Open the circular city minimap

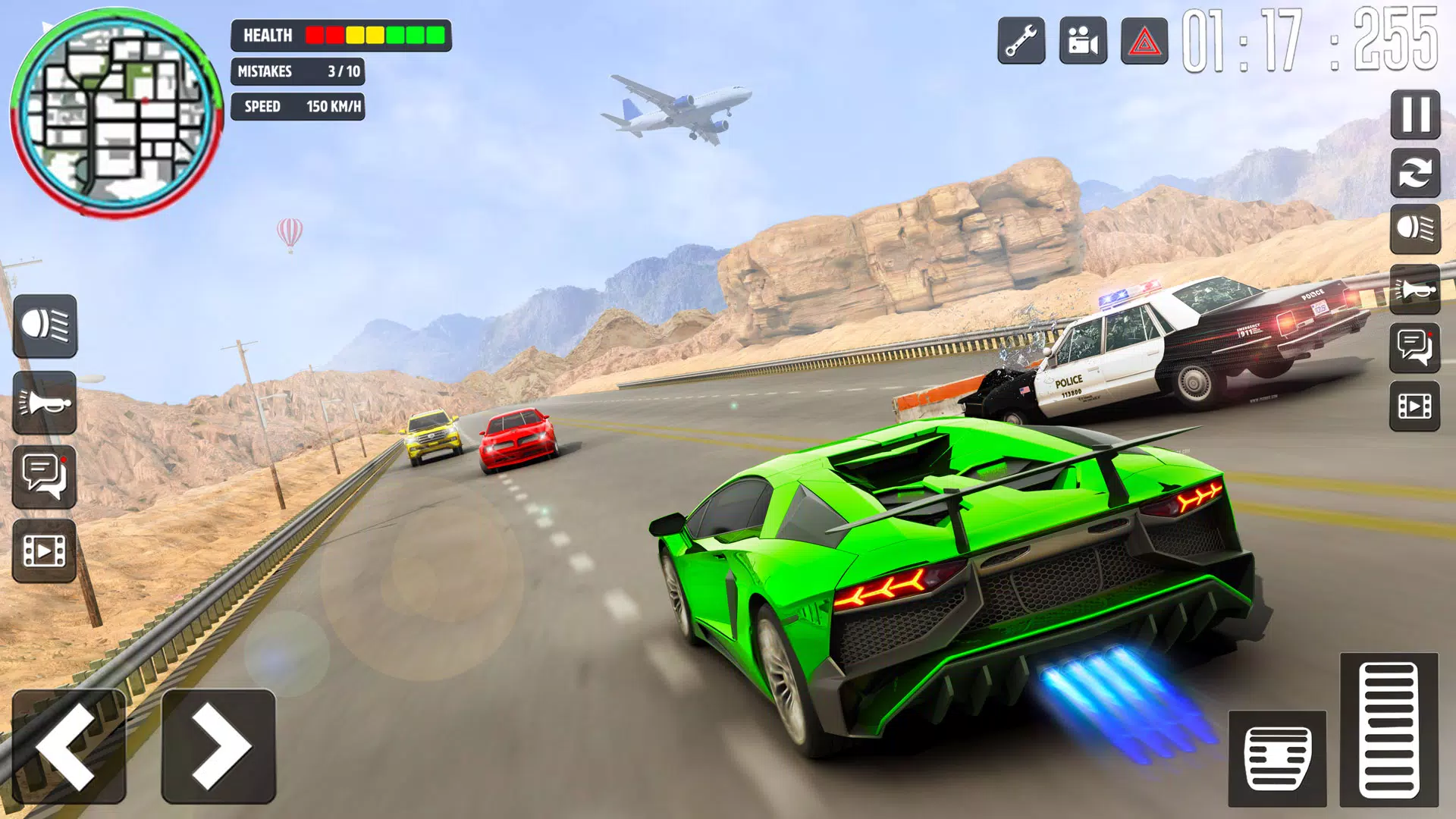[116, 115]
